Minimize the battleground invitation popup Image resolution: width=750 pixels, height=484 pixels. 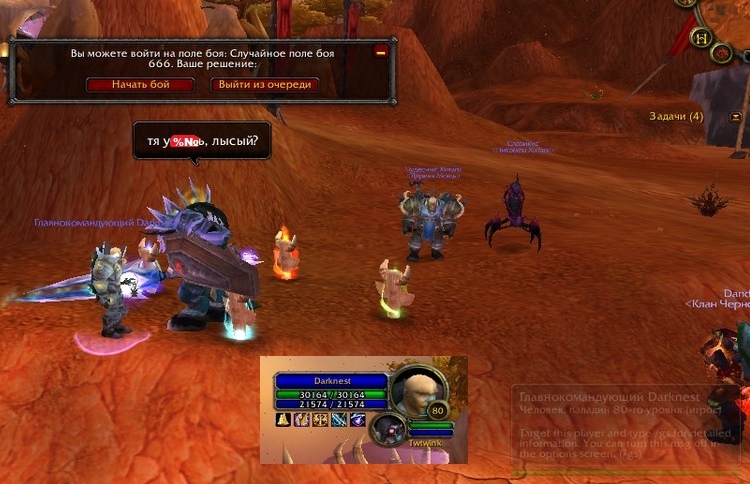pyautogui.click(x=380, y=51)
